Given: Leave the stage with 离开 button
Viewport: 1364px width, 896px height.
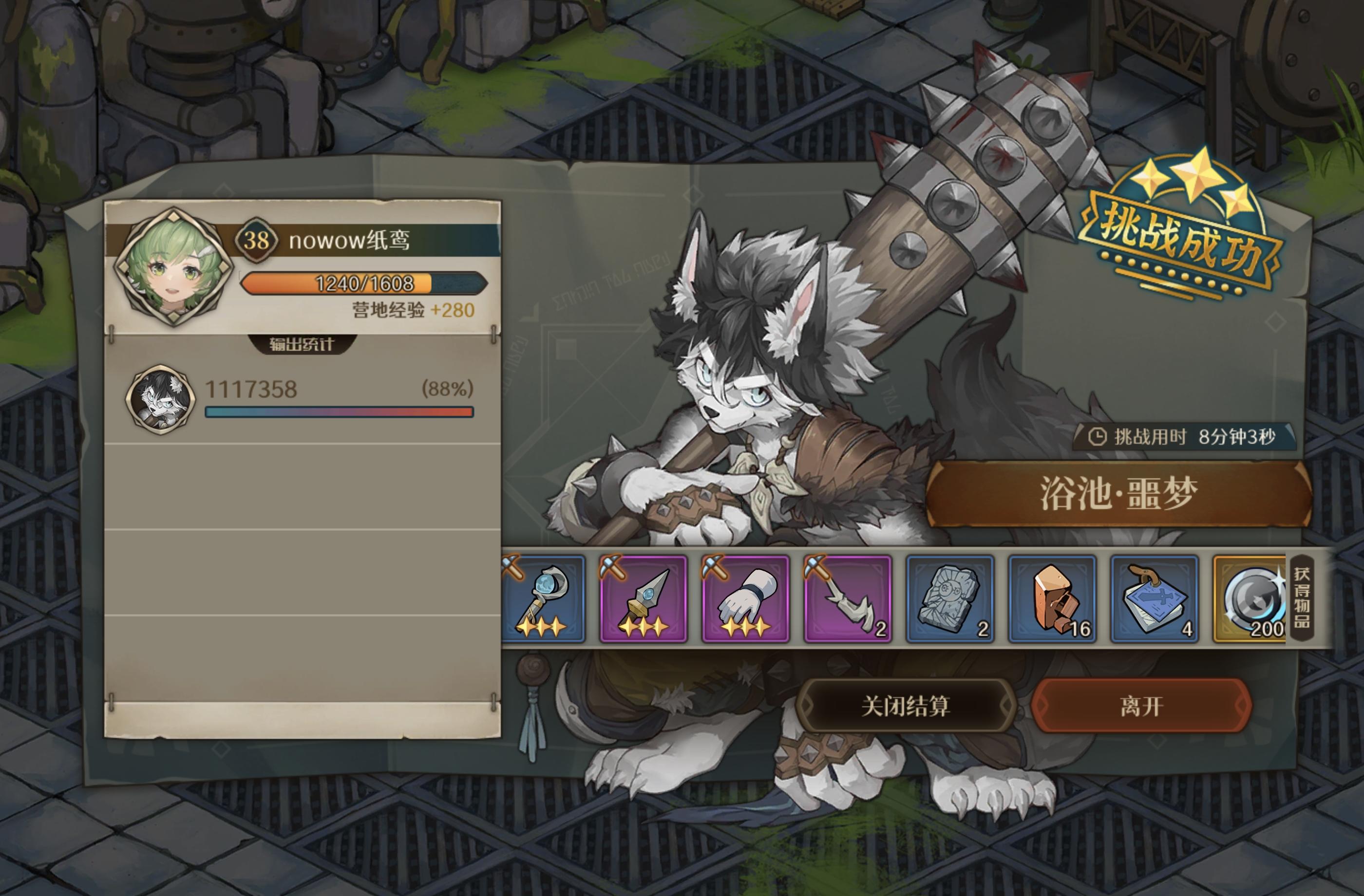Looking at the screenshot, I should [x=1141, y=706].
